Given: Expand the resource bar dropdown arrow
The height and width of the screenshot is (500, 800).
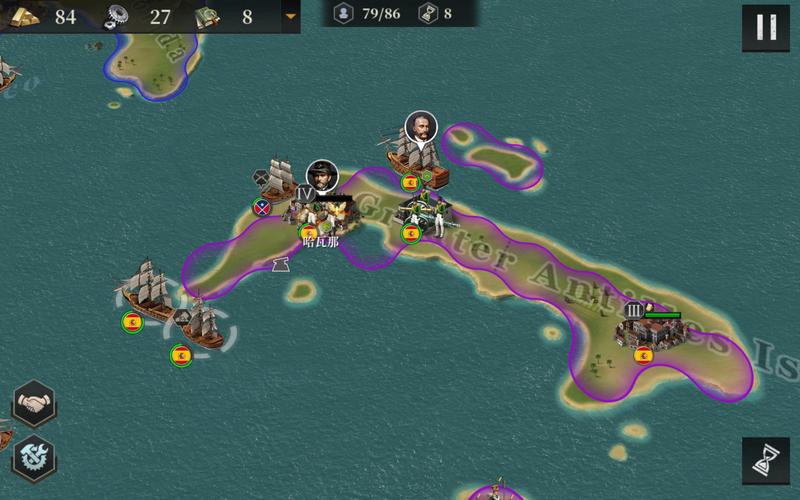Looking at the screenshot, I should point(291,16).
